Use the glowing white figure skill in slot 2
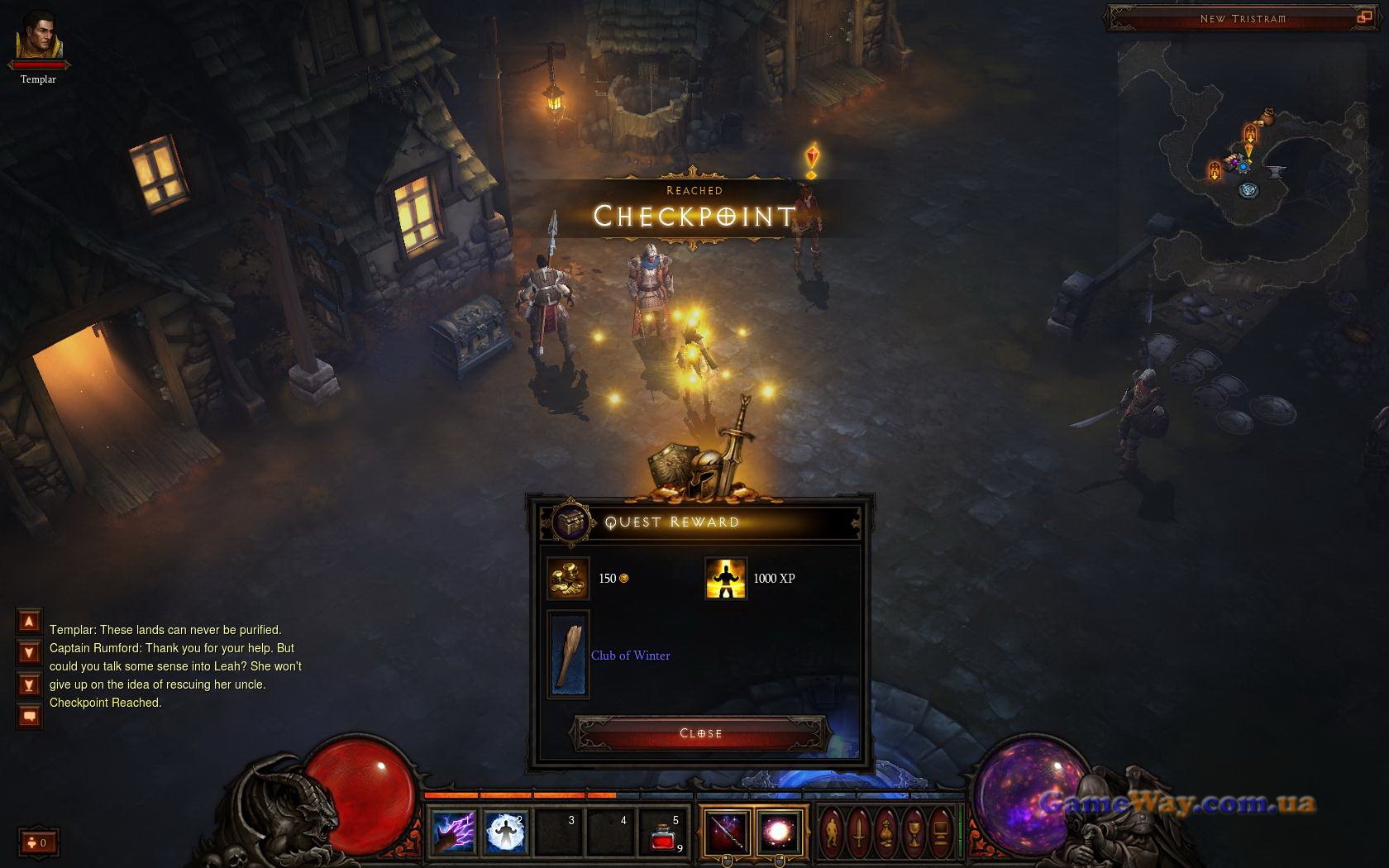1389x868 pixels. (x=505, y=832)
